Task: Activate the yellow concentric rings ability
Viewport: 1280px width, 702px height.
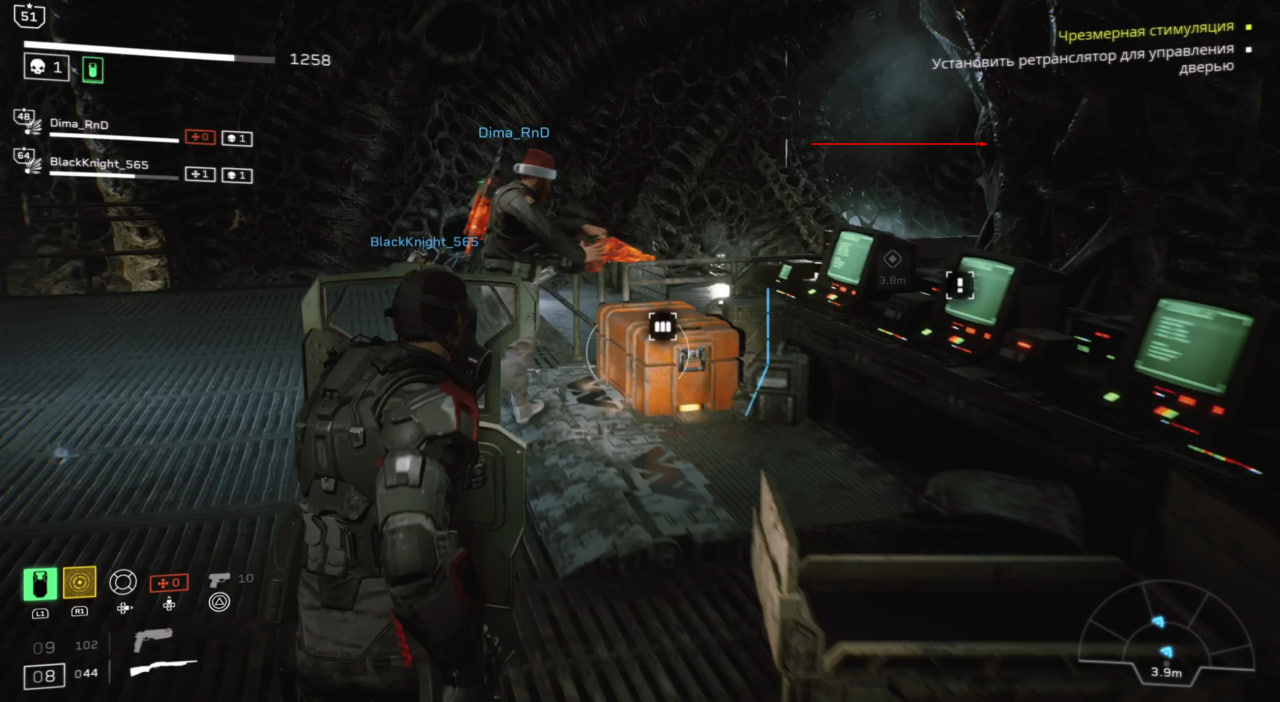Action: pos(79,583)
